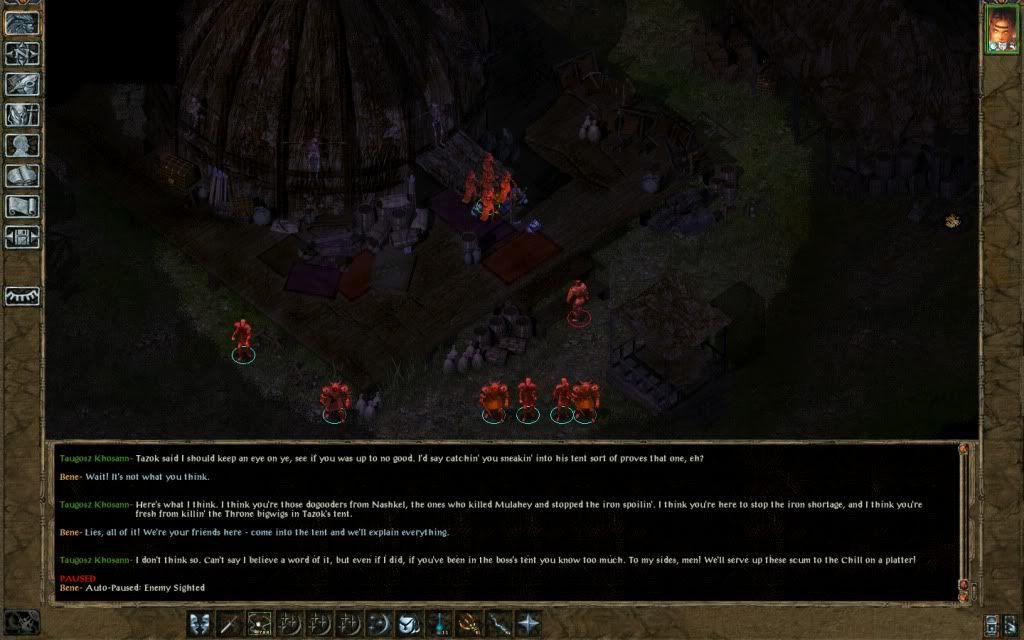Click the closed-eye rest button
The image size is (1024, 640).
22,296
